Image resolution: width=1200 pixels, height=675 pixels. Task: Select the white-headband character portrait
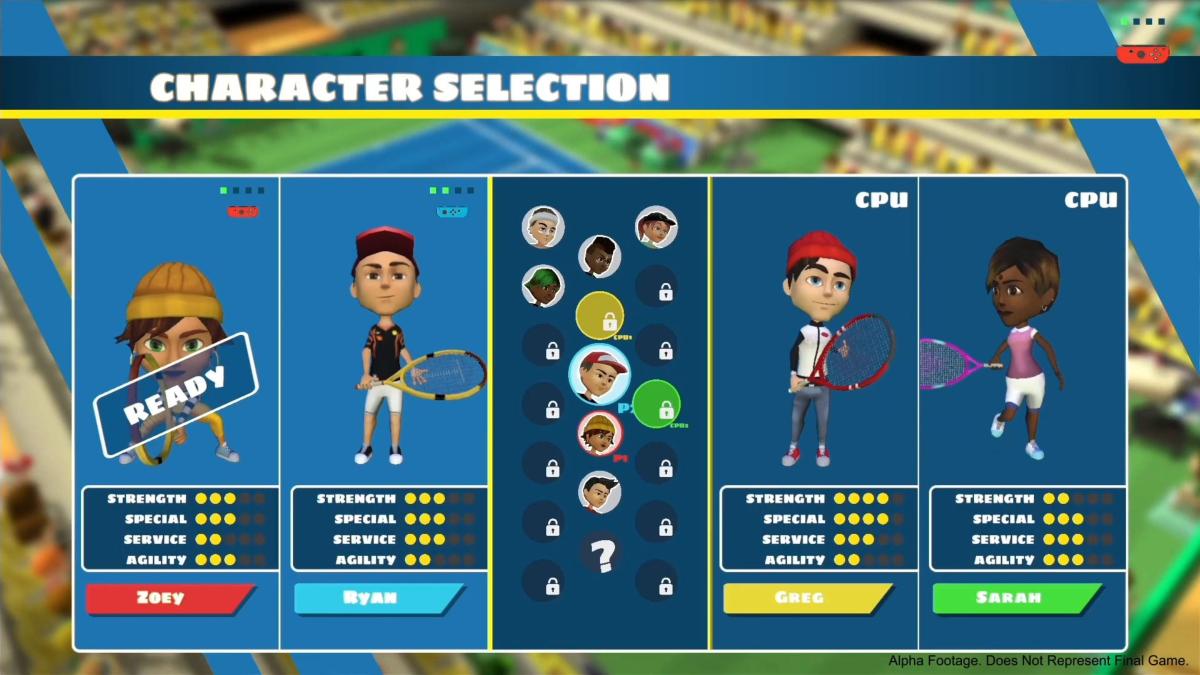tap(543, 227)
